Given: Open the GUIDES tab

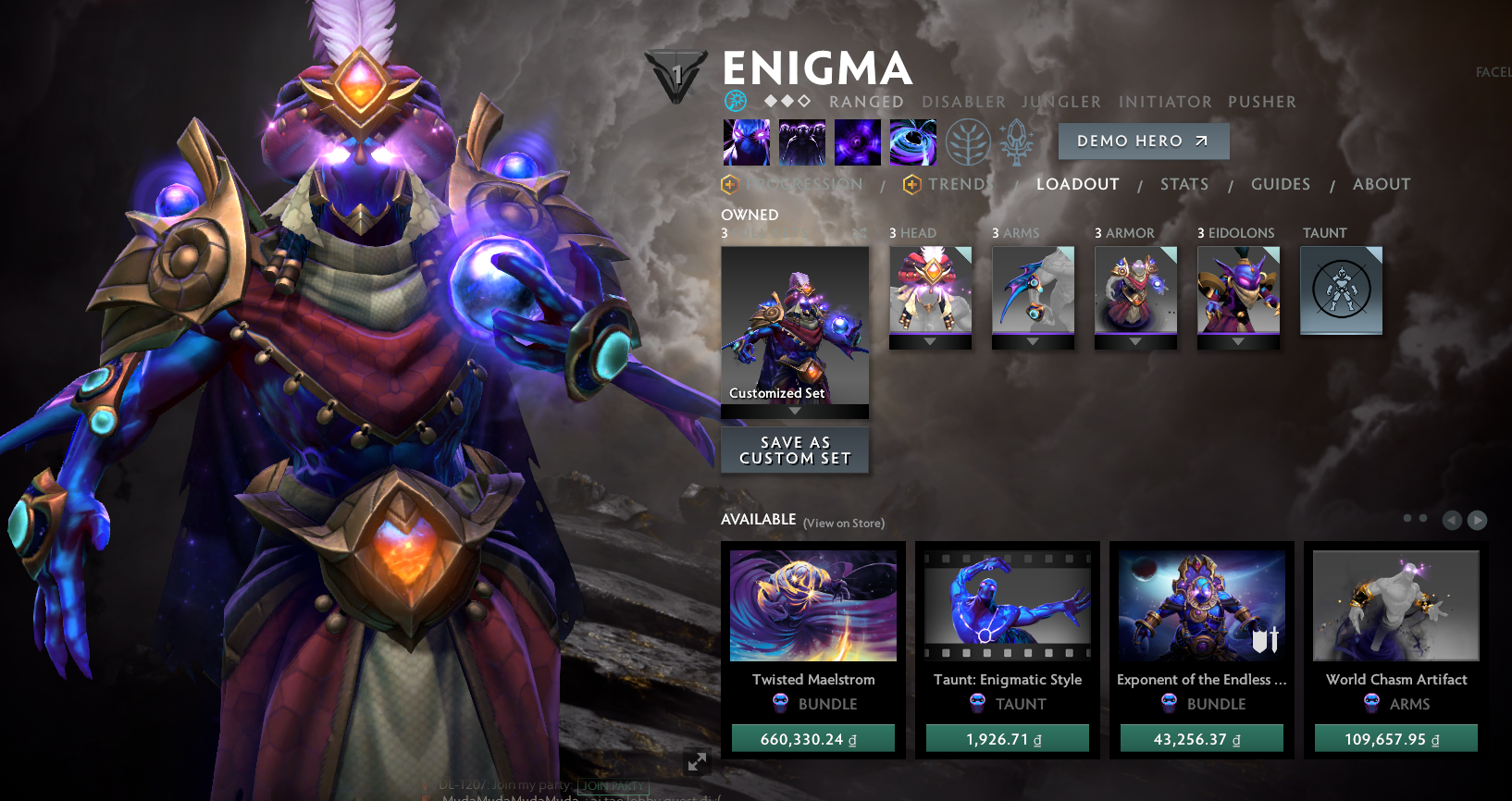Looking at the screenshot, I should click(1281, 184).
